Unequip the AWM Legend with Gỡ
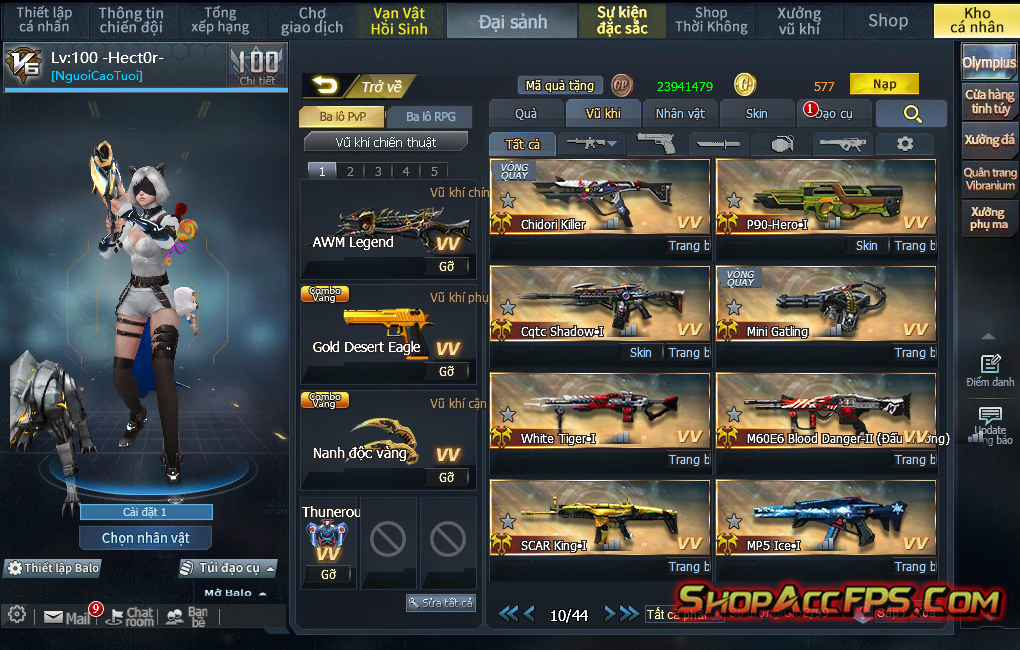The height and width of the screenshot is (650, 1020). (x=446, y=267)
